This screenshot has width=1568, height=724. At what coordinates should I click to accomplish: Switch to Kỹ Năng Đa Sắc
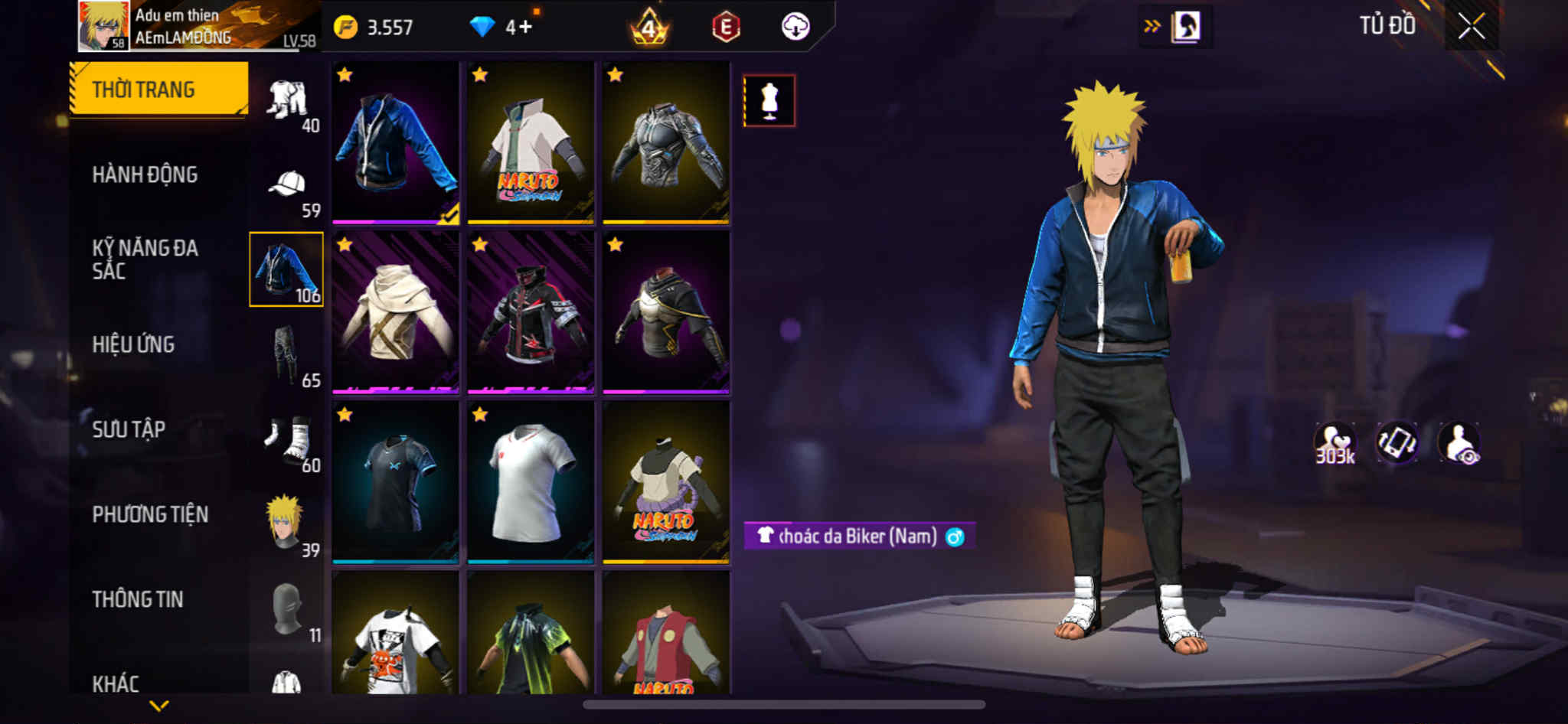tap(145, 259)
